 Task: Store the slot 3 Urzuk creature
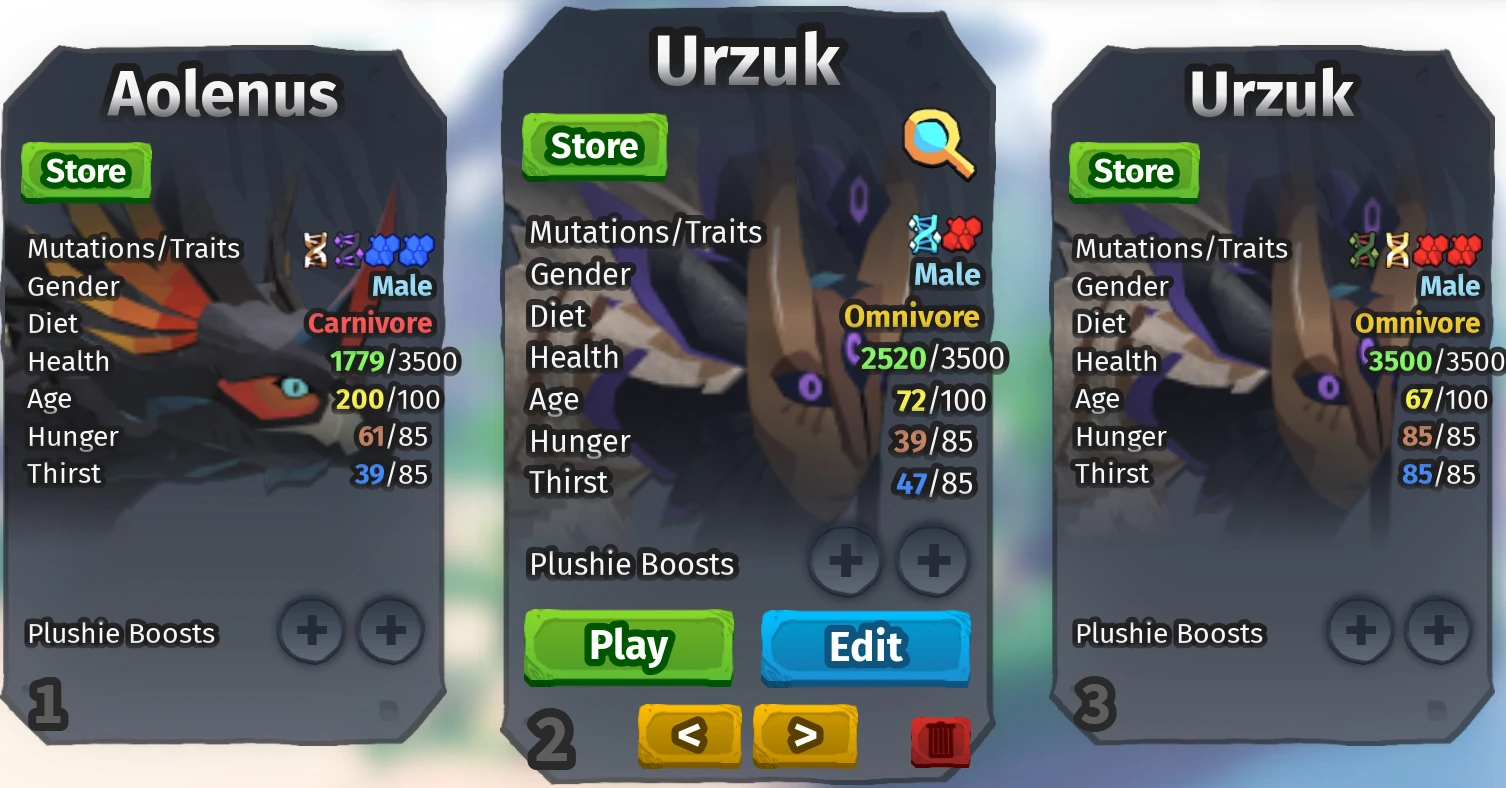(1133, 171)
